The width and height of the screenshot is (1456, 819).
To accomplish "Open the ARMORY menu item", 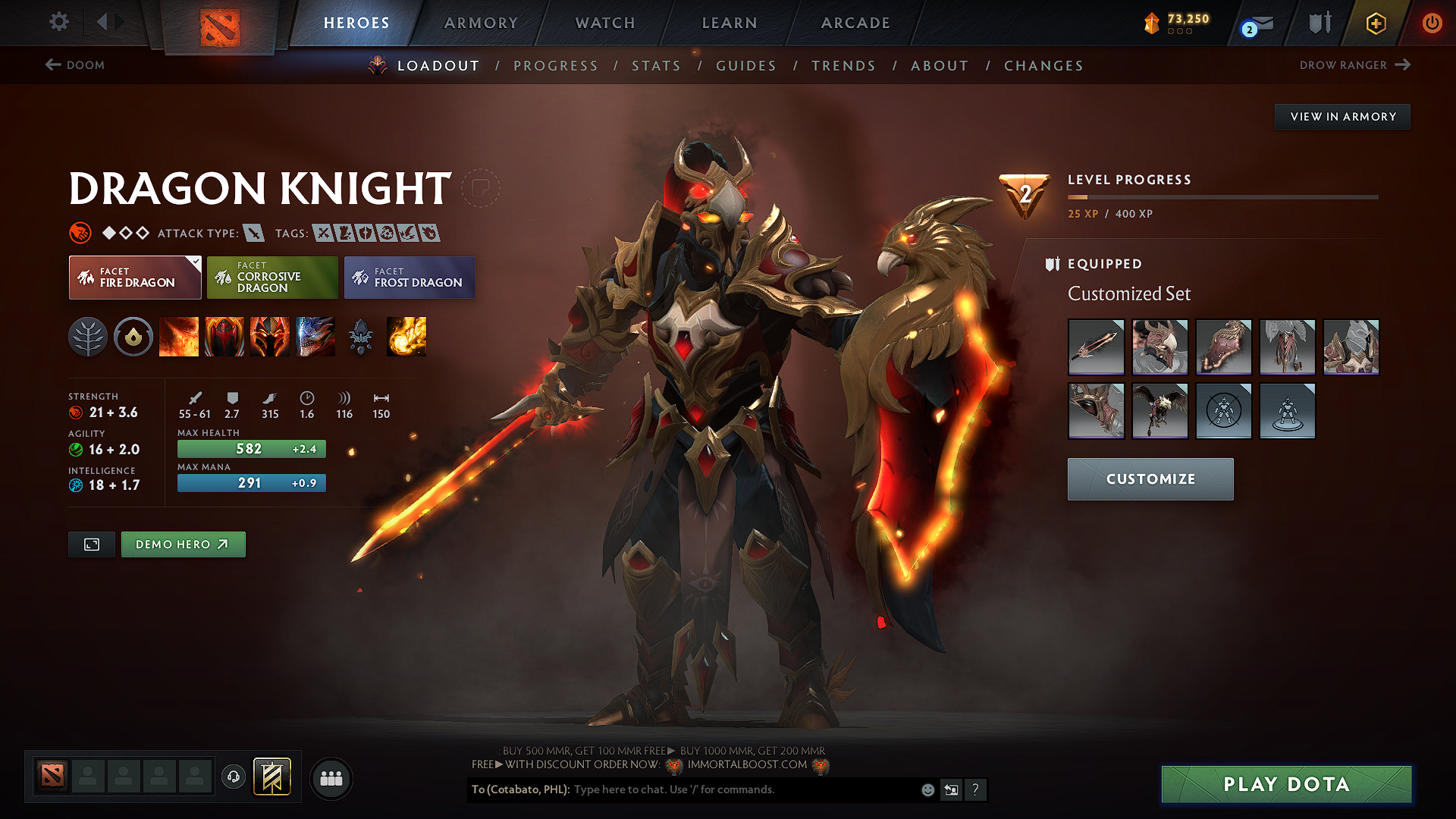I will point(481,23).
